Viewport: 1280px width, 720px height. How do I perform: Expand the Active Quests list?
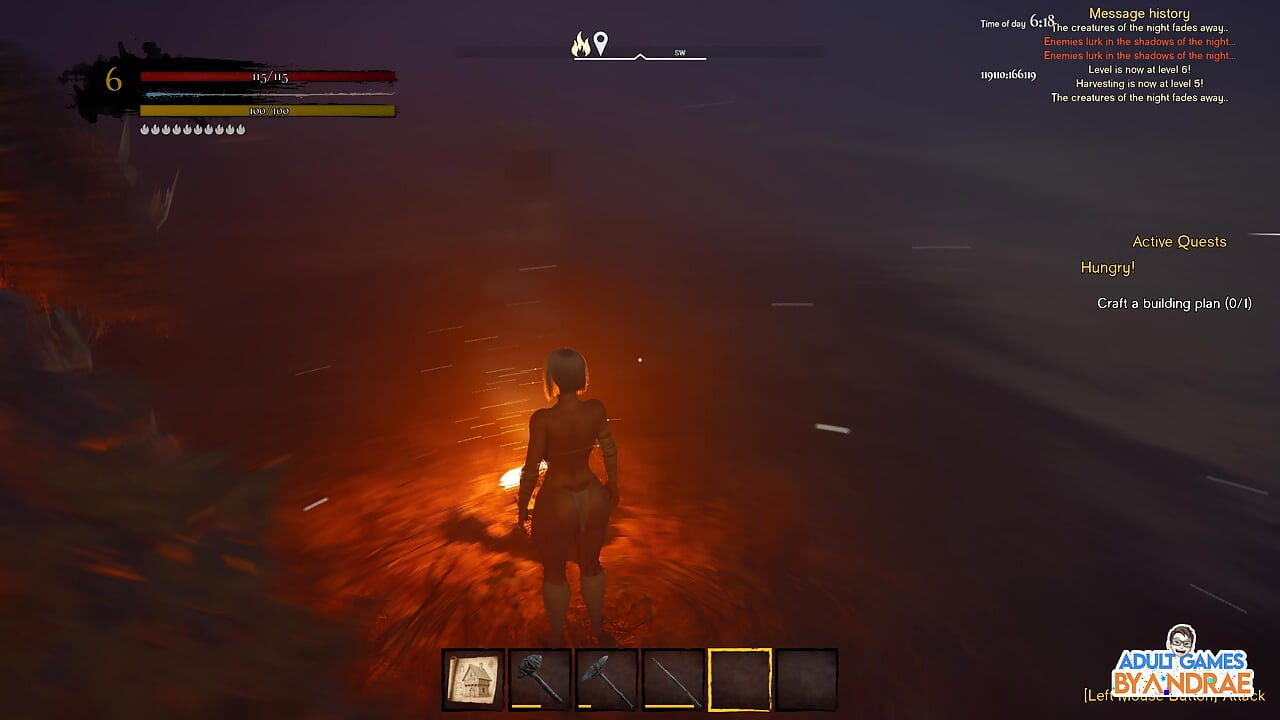[1179, 242]
